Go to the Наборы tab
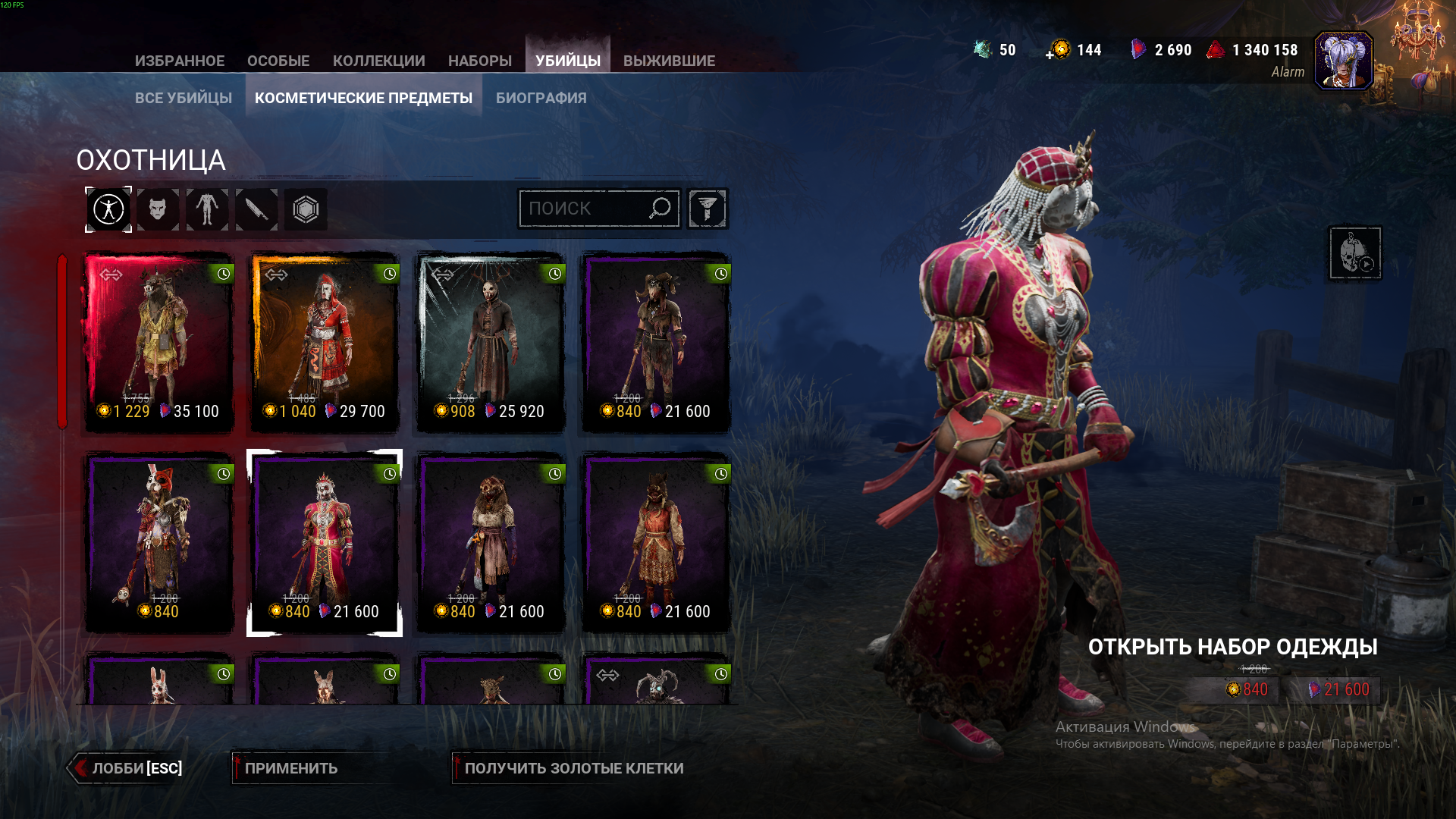The height and width of the screenshot is (819, 1456). [480, 61]
